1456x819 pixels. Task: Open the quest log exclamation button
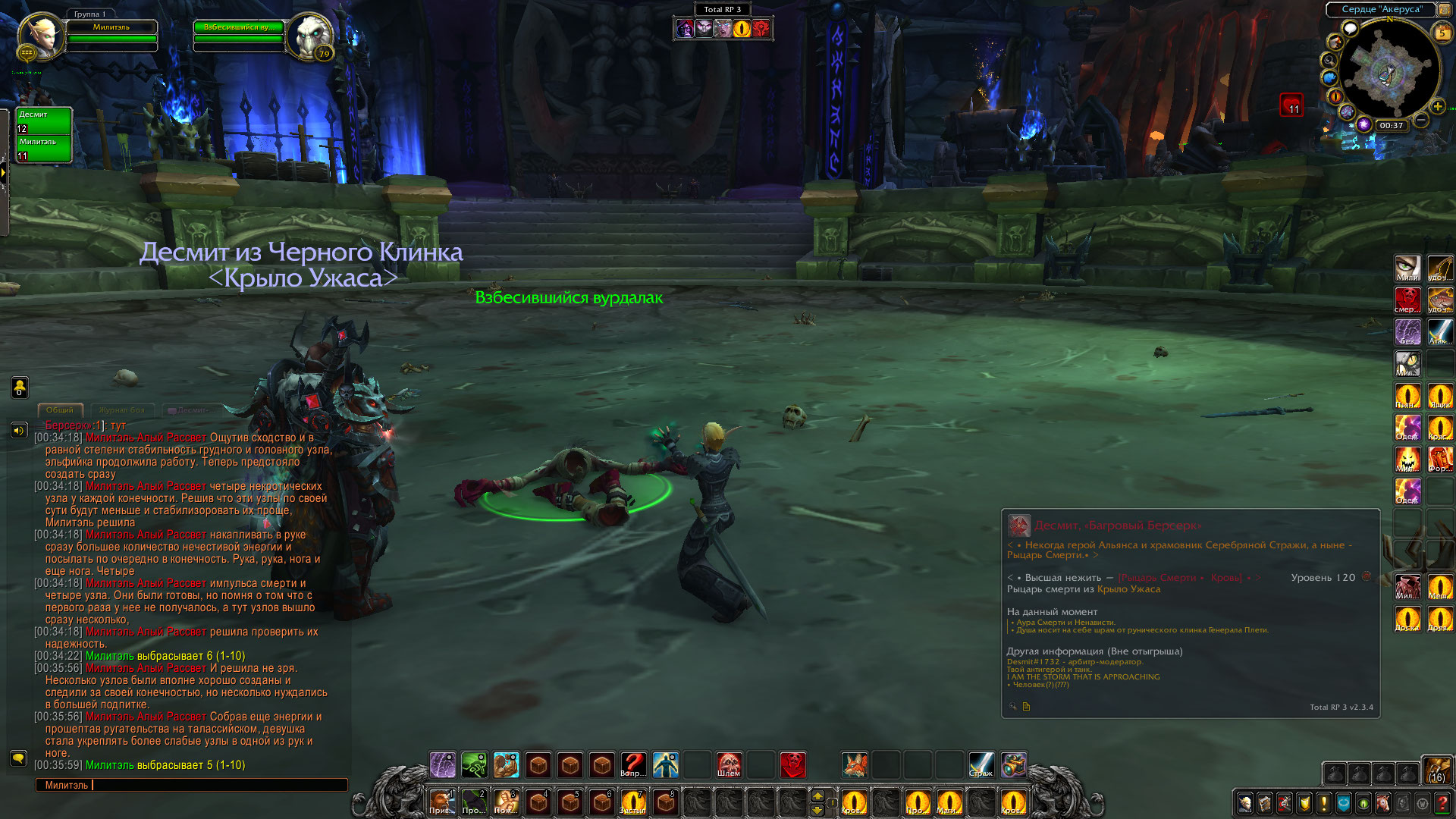[1324, 802]
